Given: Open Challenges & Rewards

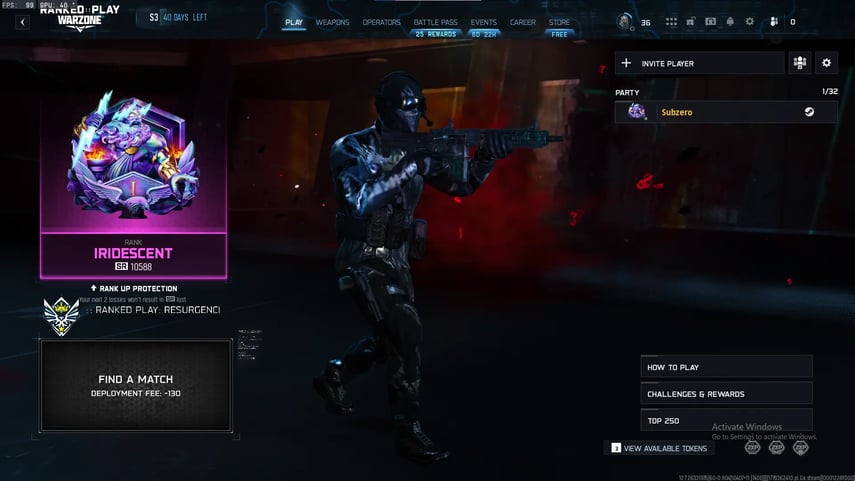Looking at the screenshot, I should tap(726, 394).
